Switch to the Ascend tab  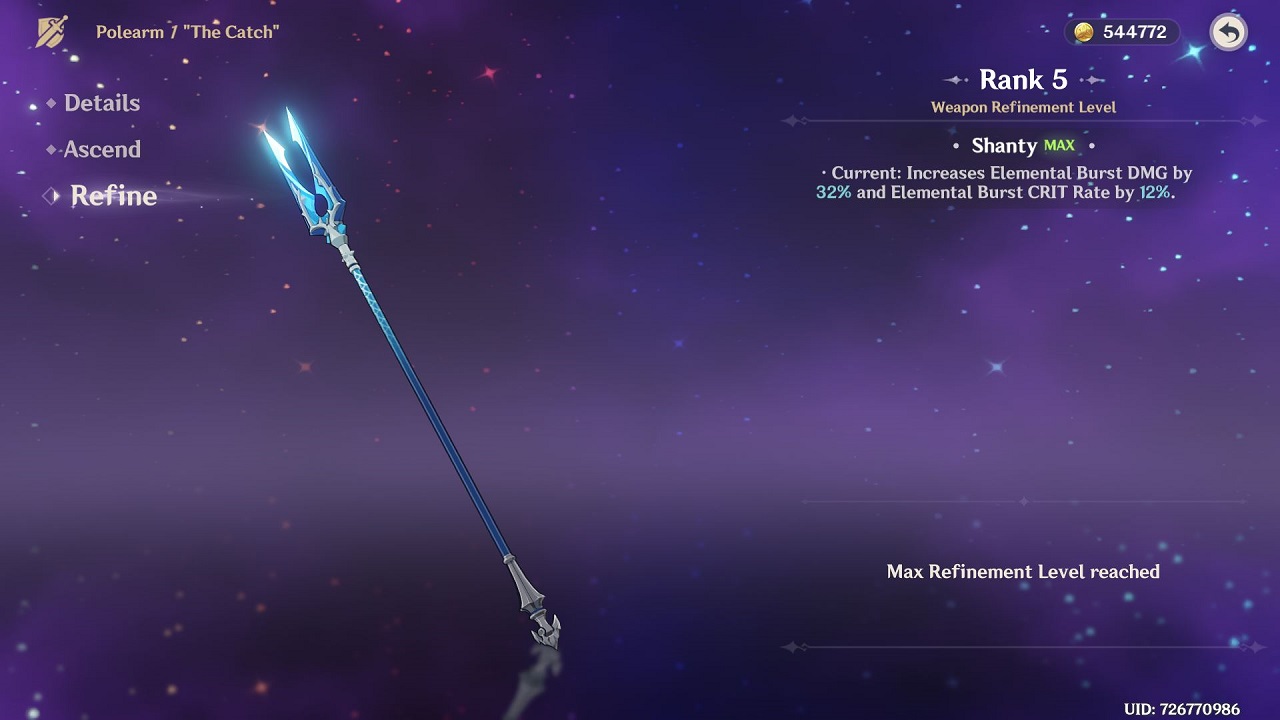101,150
